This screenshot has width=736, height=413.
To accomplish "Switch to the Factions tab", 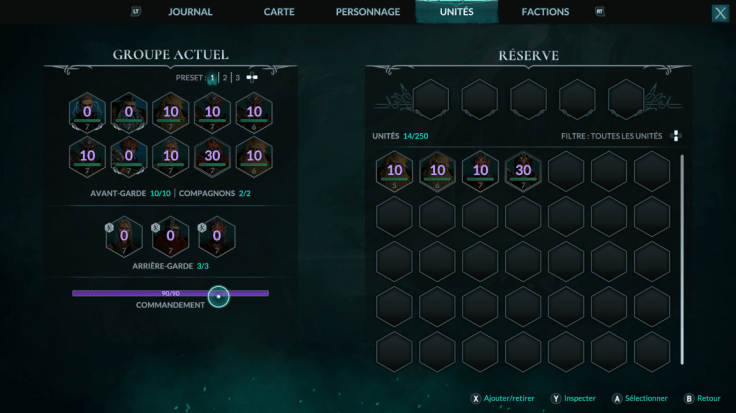I will point(545,12).
